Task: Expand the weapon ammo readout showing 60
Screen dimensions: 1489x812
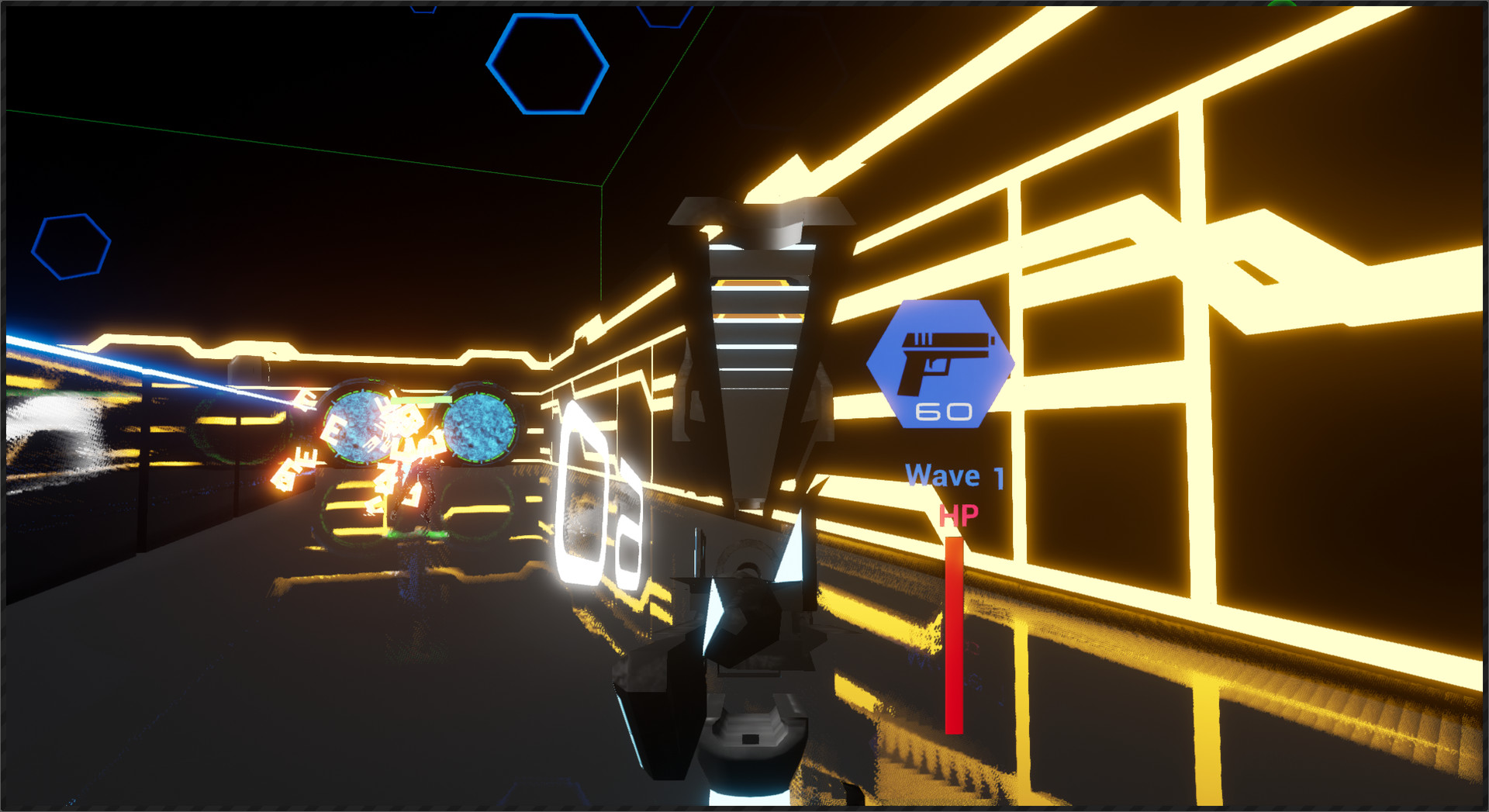Action: coord(945,411)
